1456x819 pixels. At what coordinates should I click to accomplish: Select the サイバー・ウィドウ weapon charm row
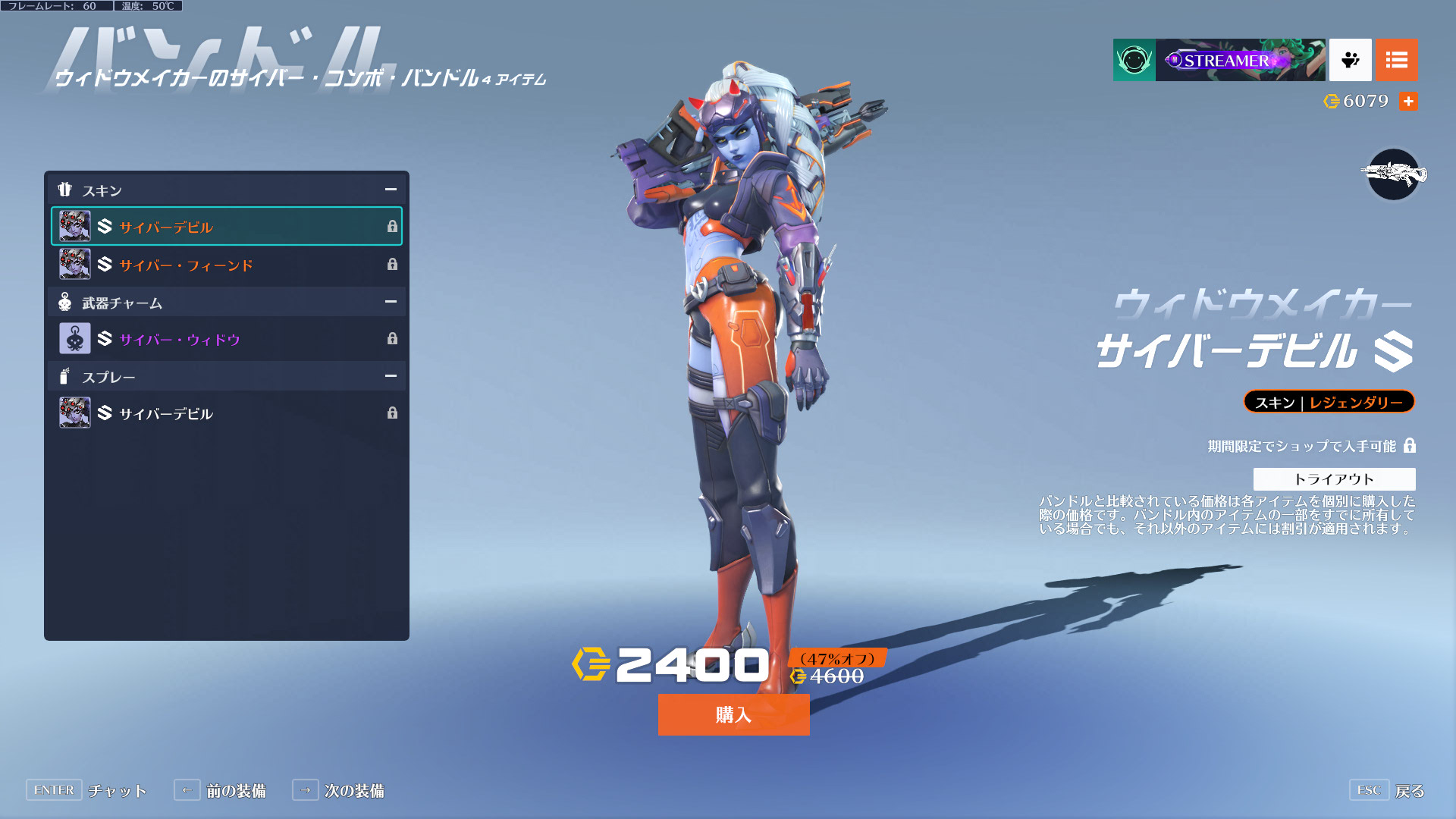click(226, 339)
